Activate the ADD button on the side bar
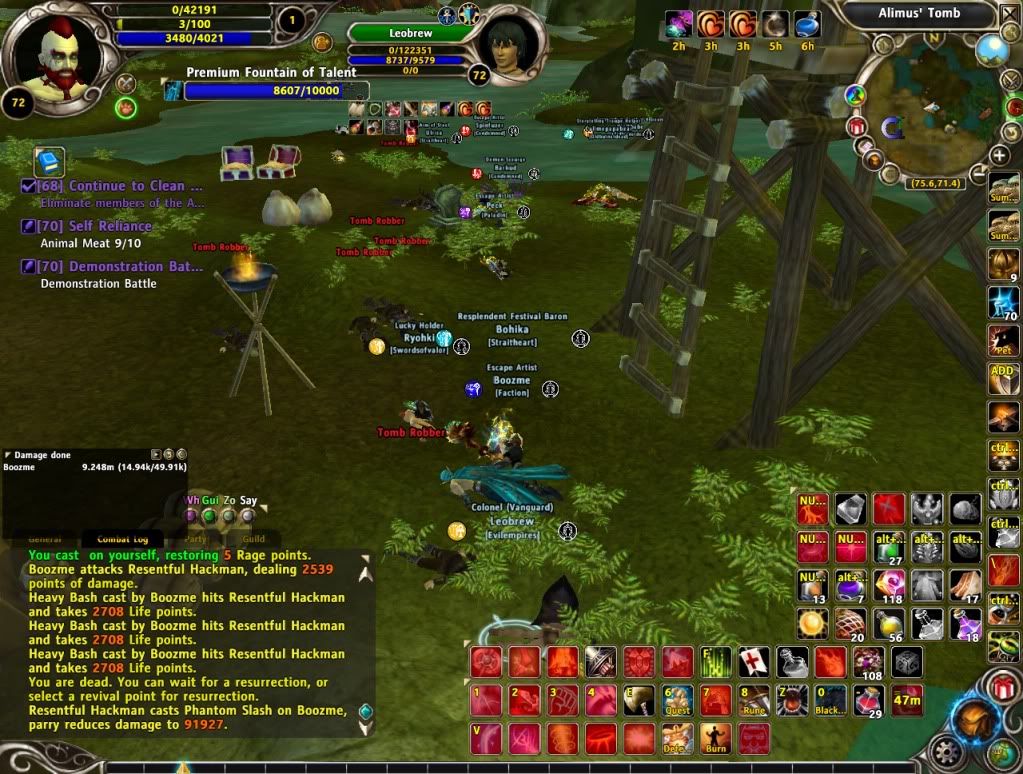The width and height of the screenshot is (1023, 774). (1002, 378)
